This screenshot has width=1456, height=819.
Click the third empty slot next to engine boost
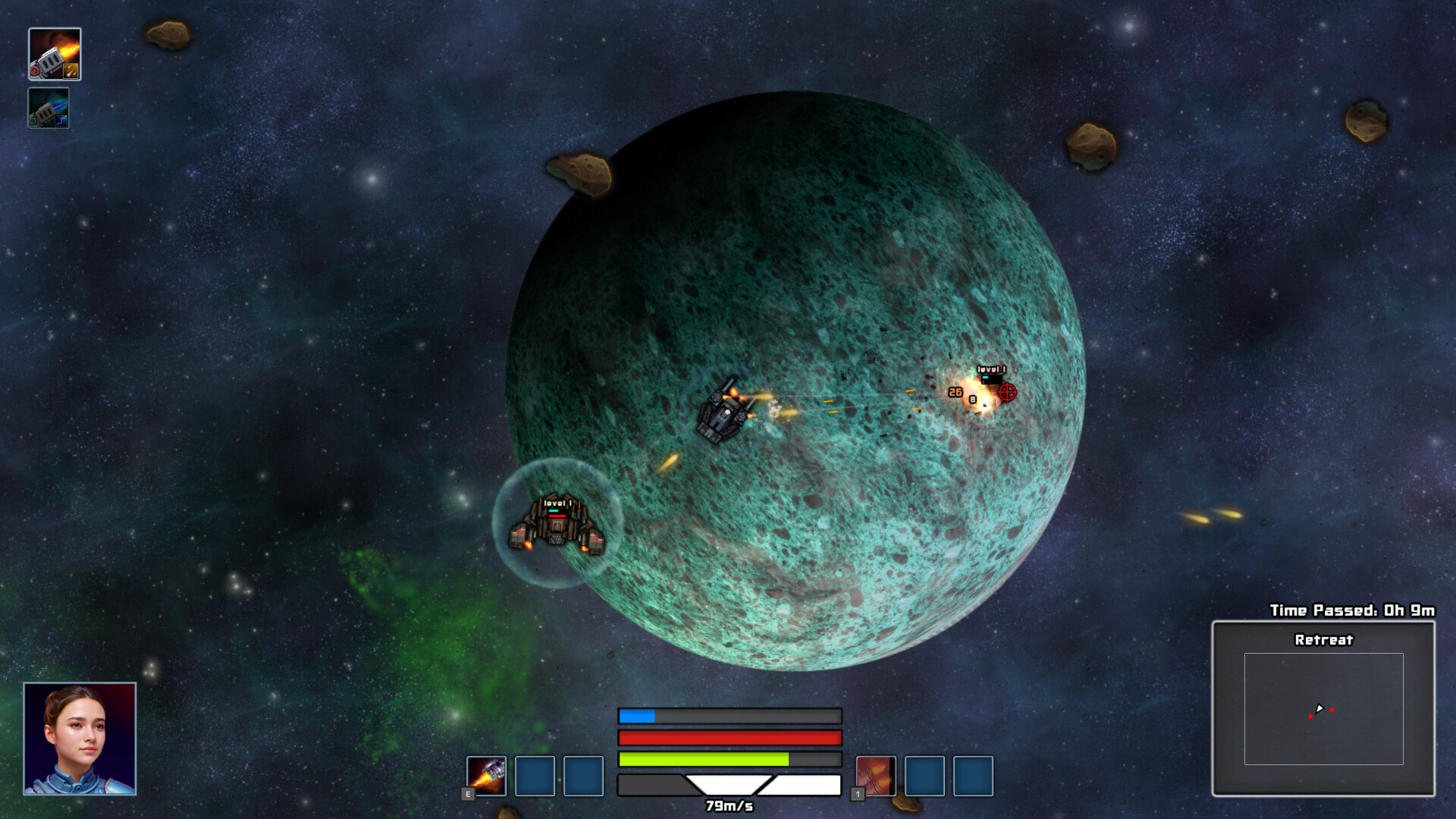coord(582,776)
